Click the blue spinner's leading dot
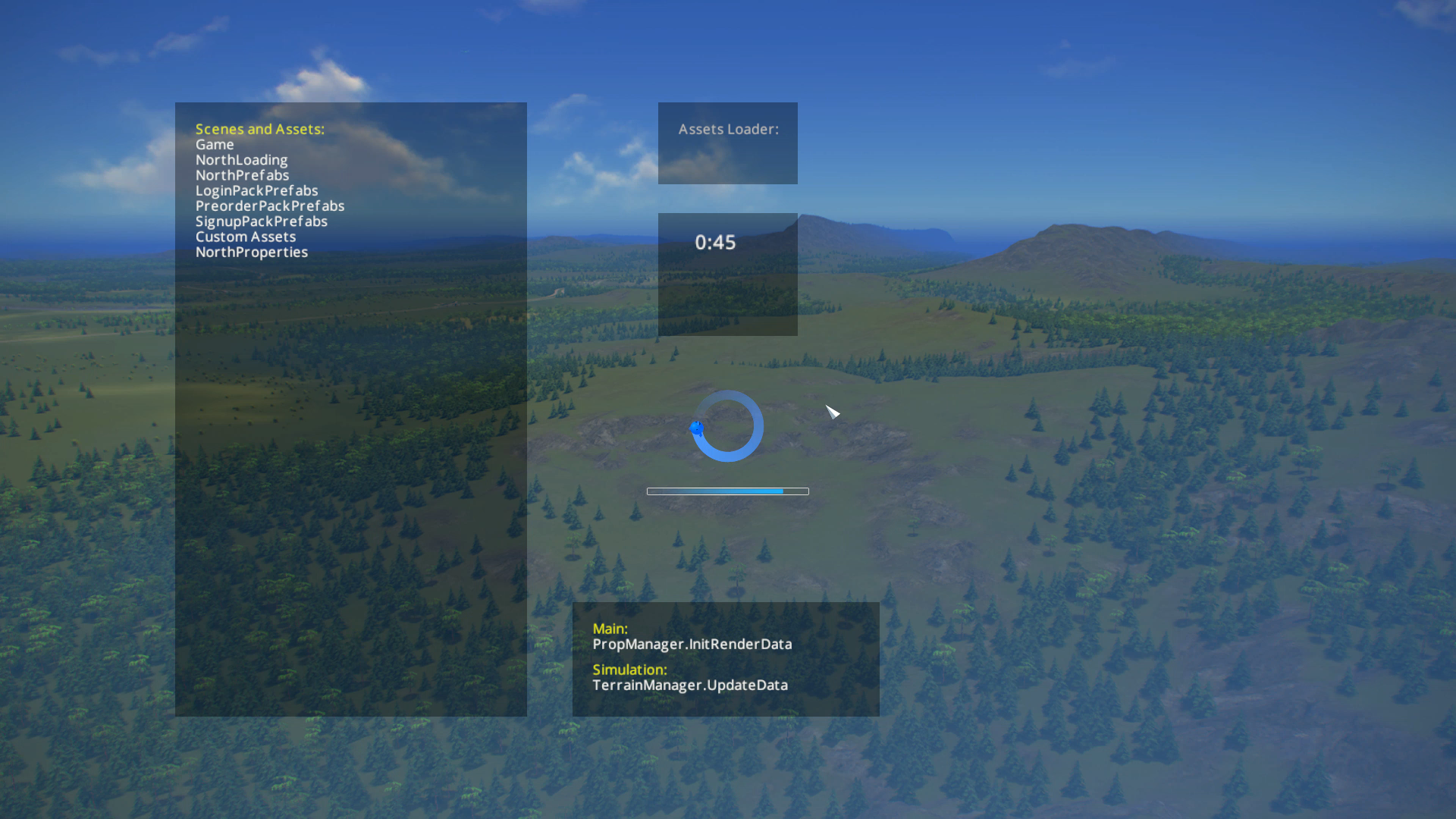This screenshot has height=819, width=1456. (x=697, y=428)
